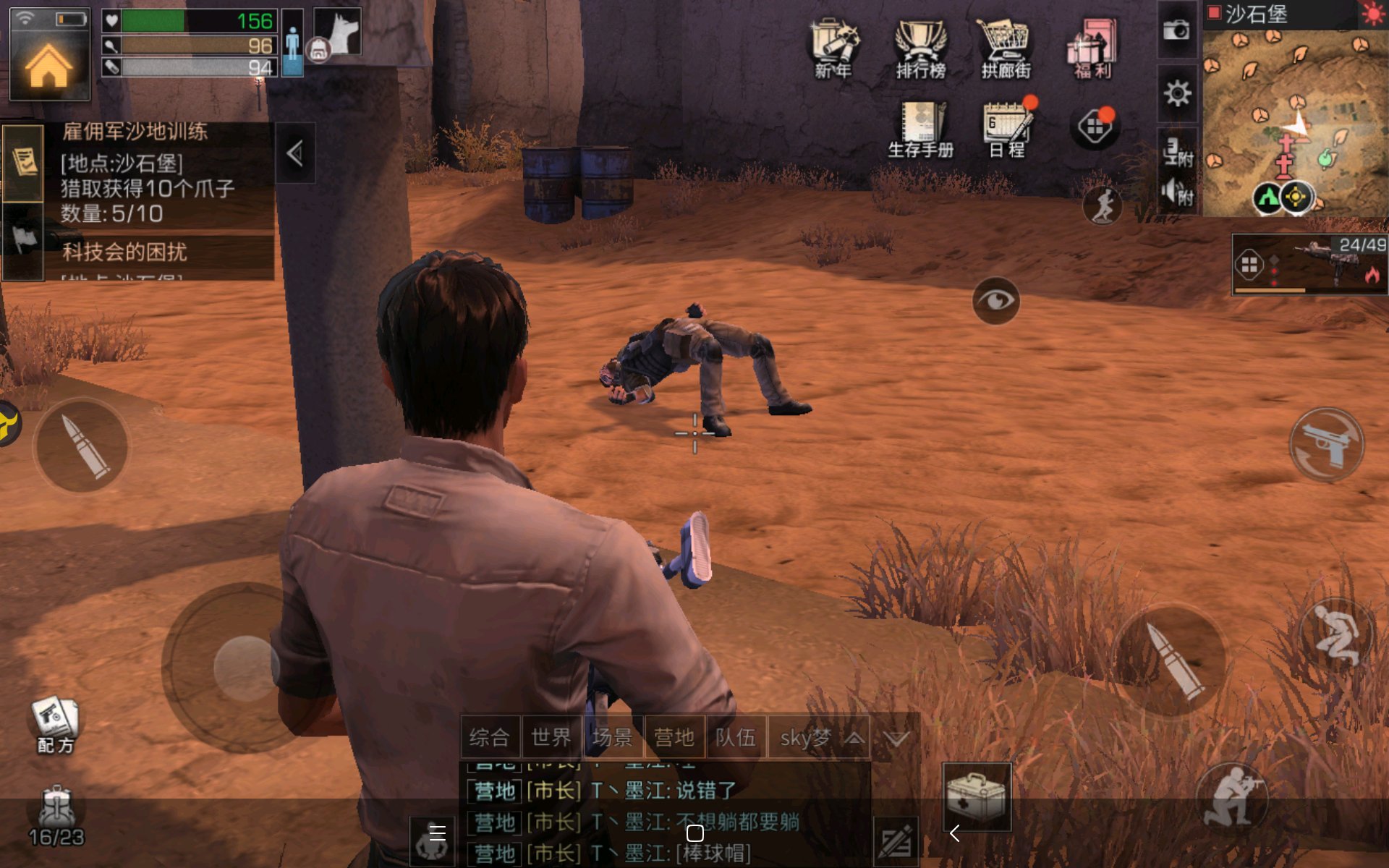Tap the orange home icon
1389x868 pixels.
49,67
